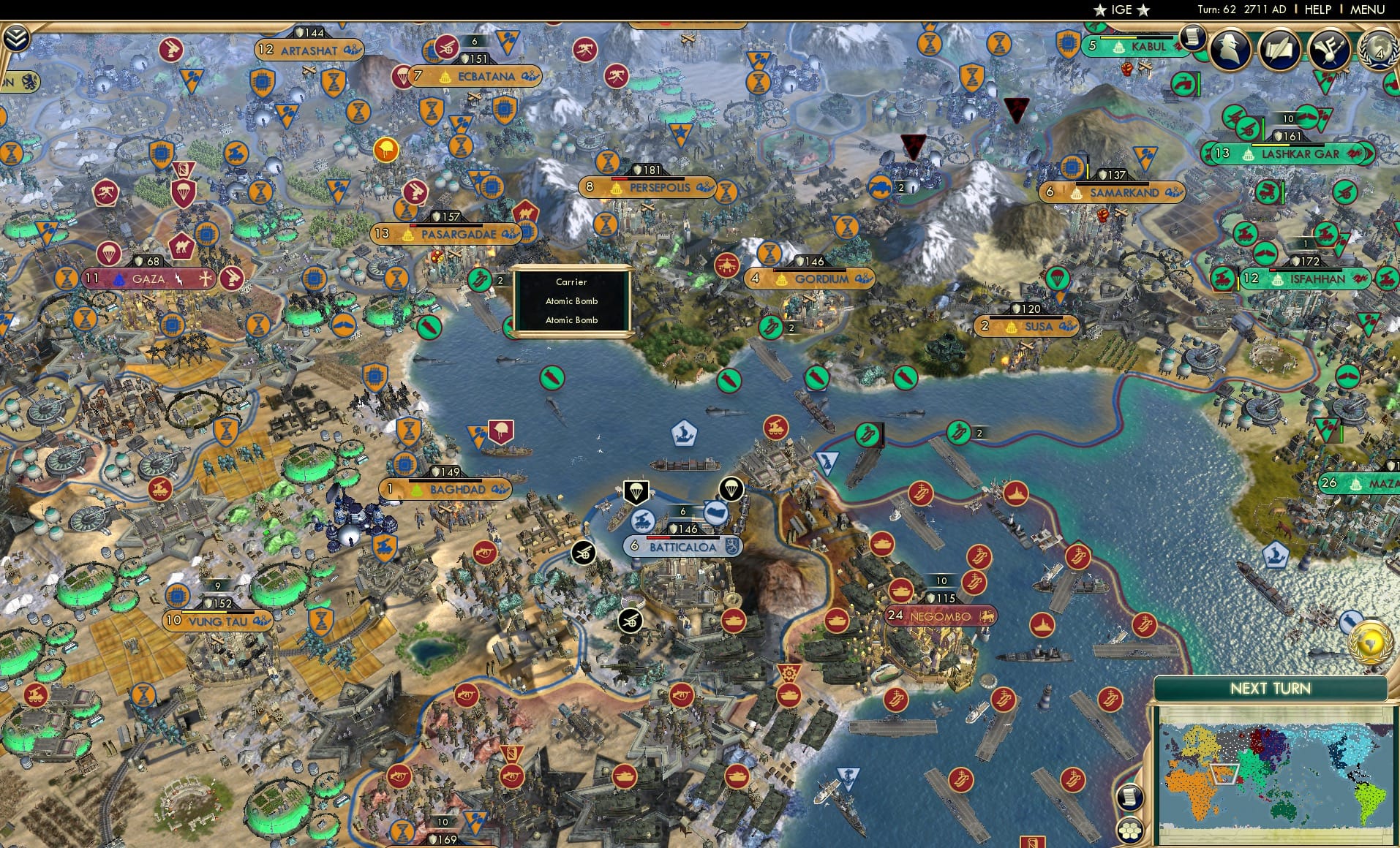
Task: Open the MENU at the top right
Action: tap(1369, 10)
